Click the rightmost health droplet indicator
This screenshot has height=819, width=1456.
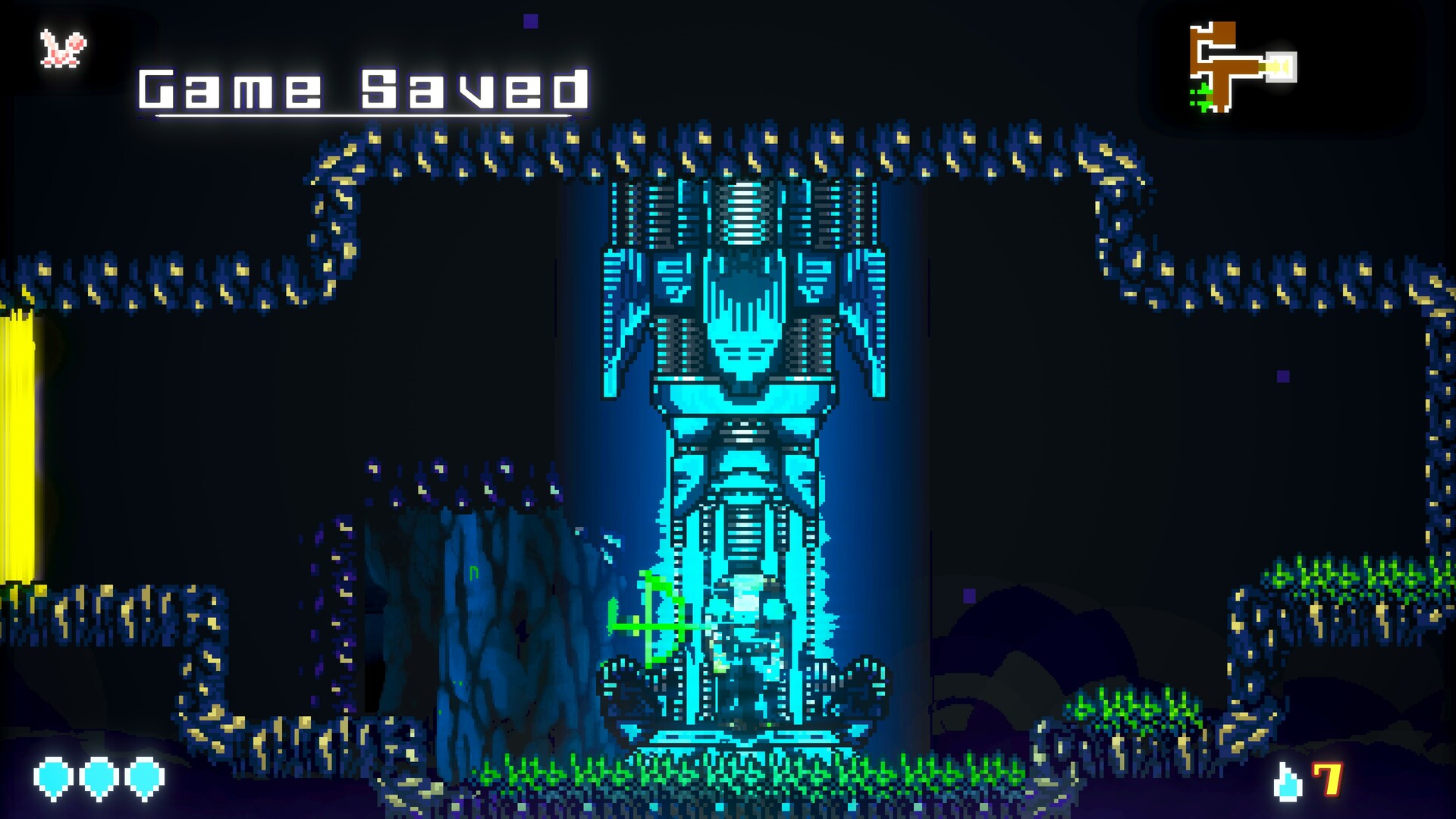(x=143, y=777)
